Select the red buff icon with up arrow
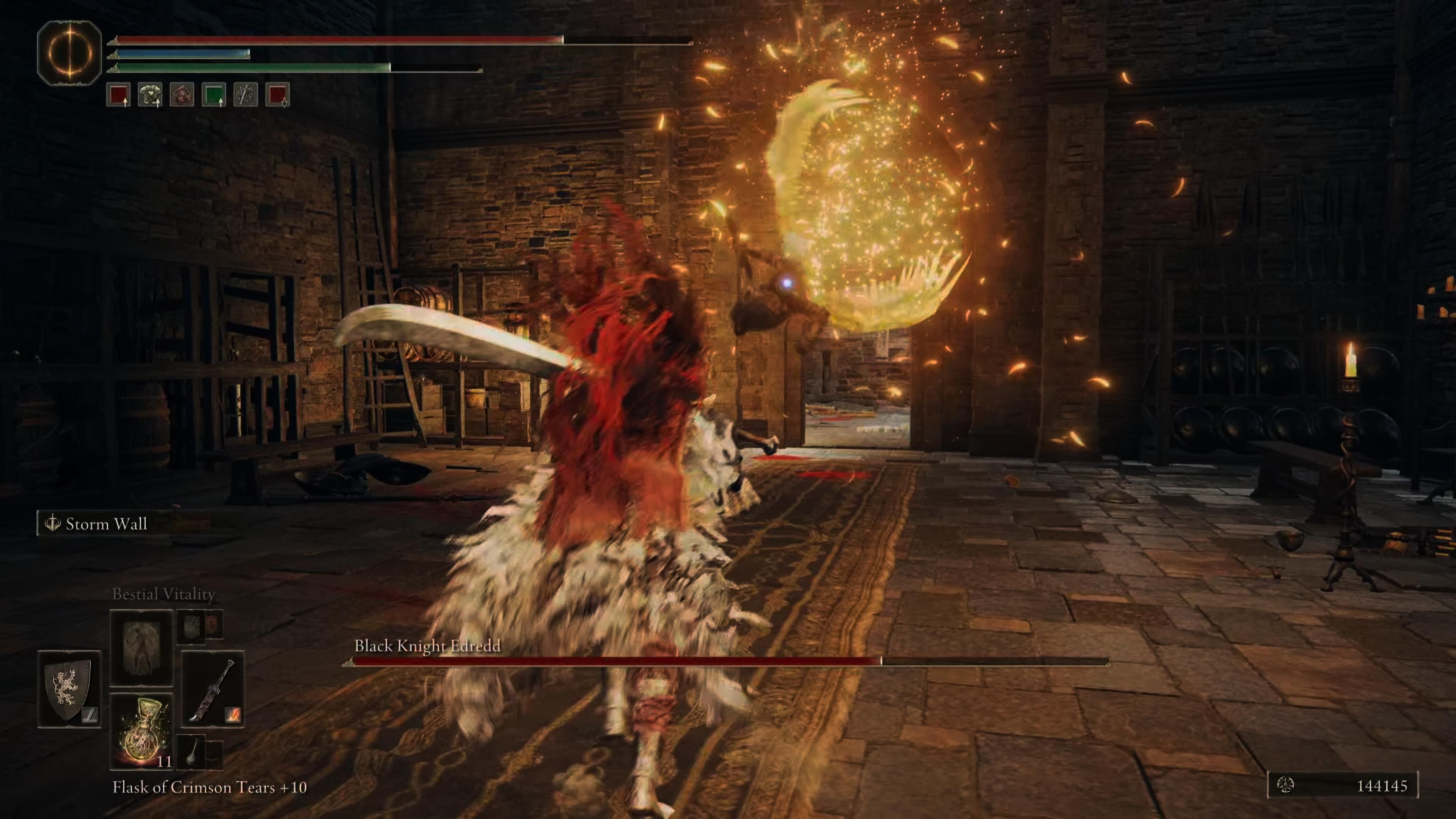 (119, 94)
